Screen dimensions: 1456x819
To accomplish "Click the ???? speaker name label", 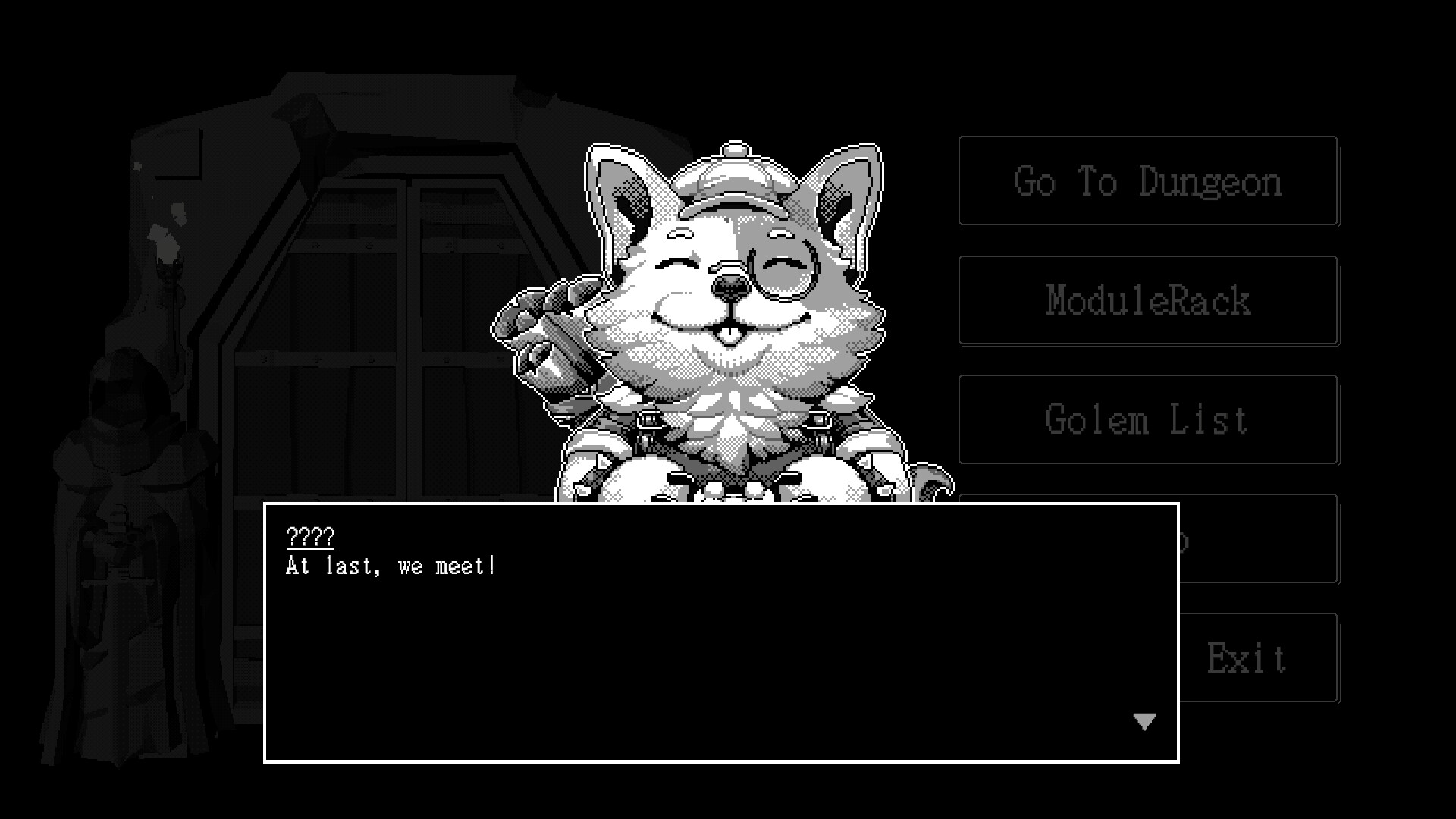I will [311, 538].
